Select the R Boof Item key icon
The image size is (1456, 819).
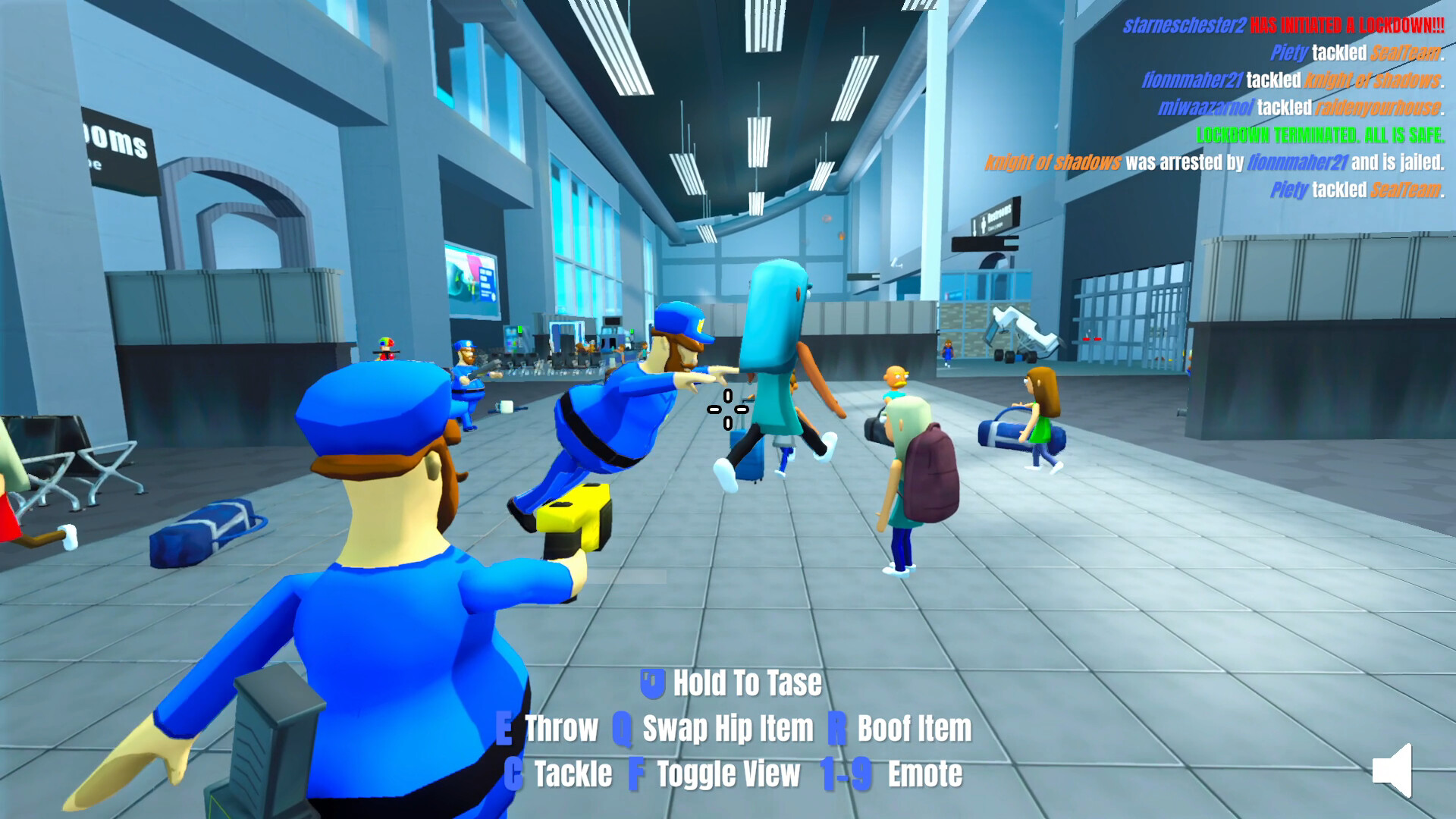tap(836, 729)
